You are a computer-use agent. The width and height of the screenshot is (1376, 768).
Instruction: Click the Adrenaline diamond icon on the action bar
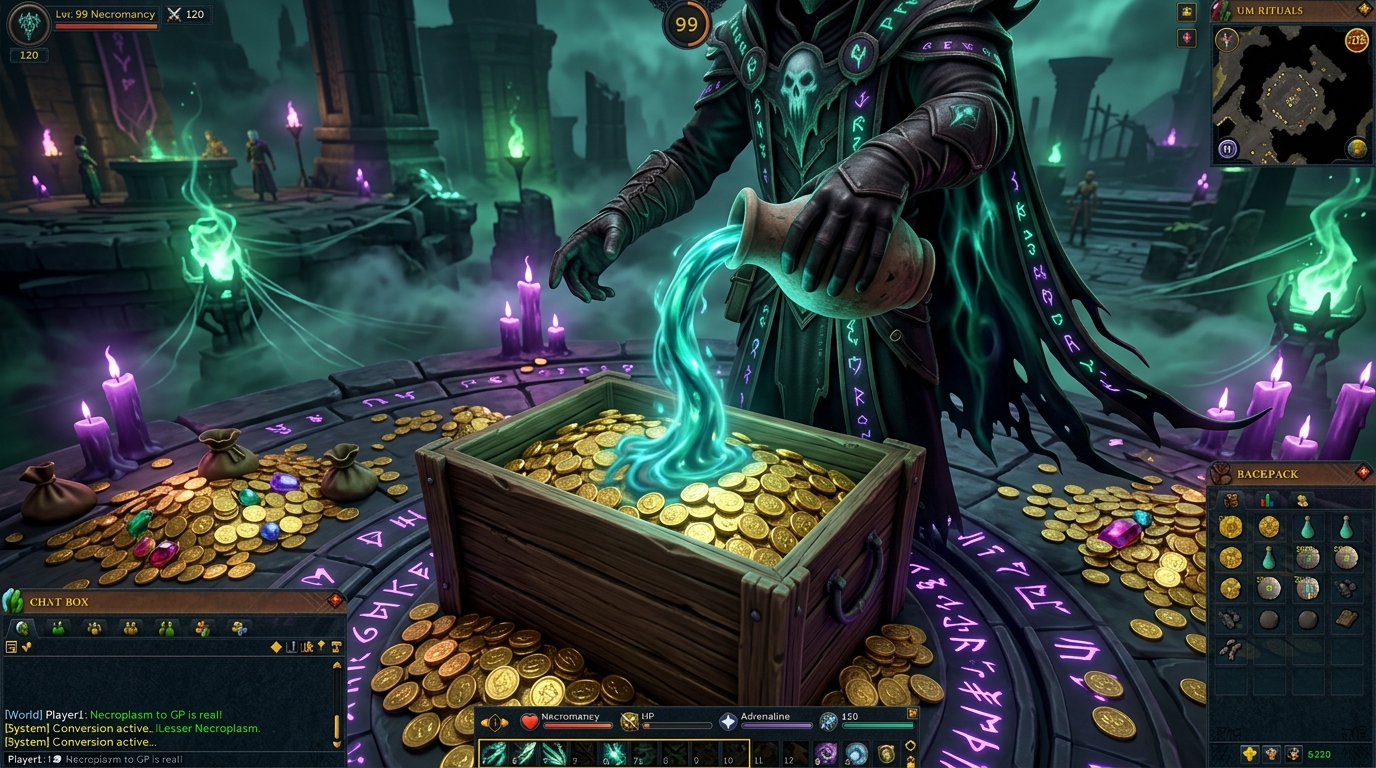728,722
